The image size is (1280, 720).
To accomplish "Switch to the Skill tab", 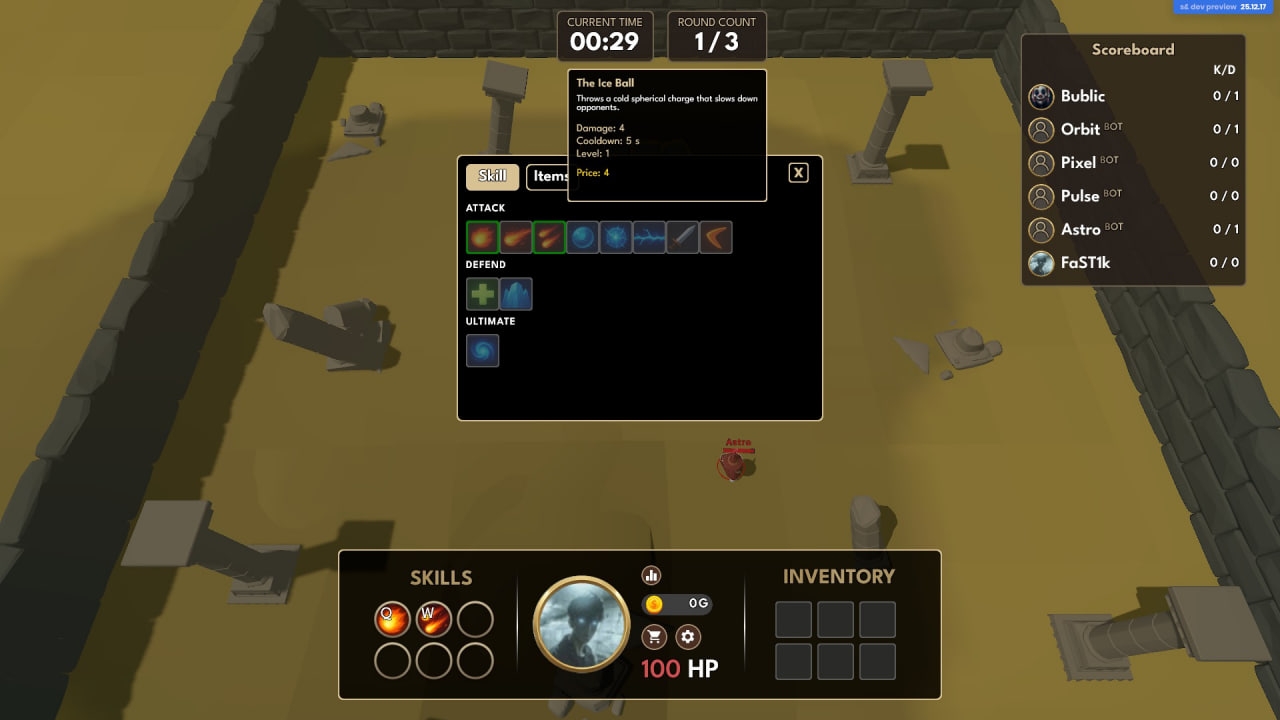I will click(x=492, y=176).
